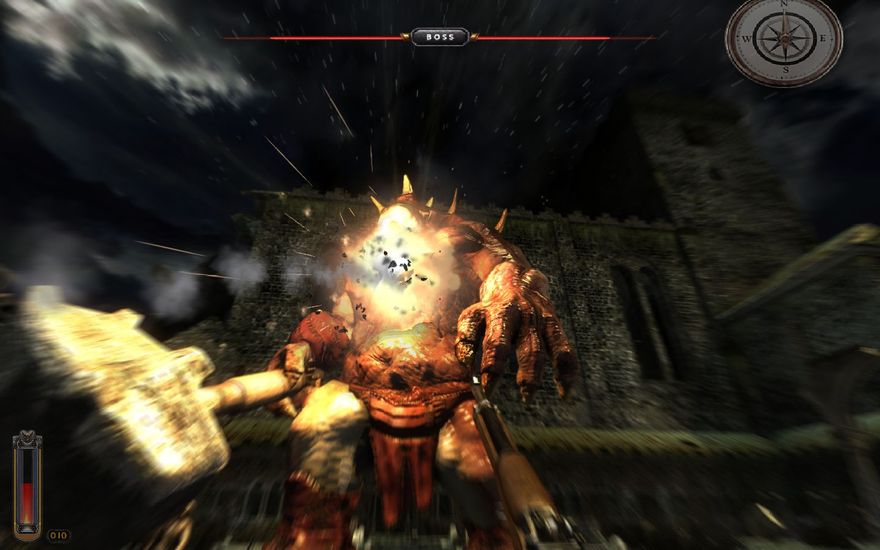Viewport: 880px width, 550px height.
Task: Click the compass in the corner
Action: coord(784,39)
